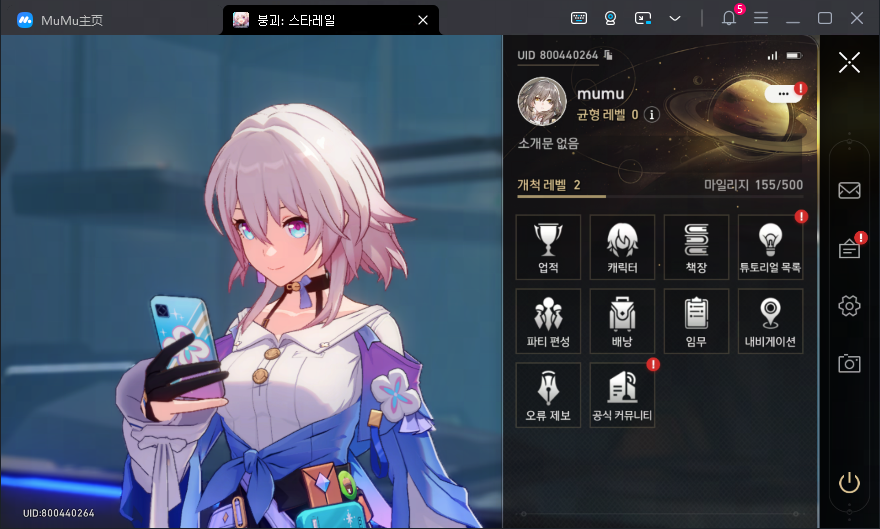Open the 튜토리얼 목록 tutorial list

(x=770, y=247)
